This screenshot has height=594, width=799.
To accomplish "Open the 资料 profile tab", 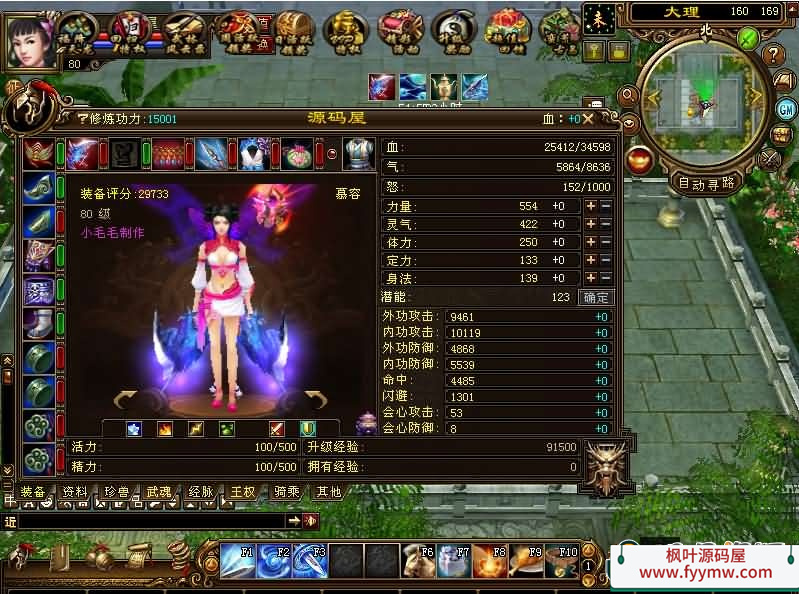I will point(75,492).
